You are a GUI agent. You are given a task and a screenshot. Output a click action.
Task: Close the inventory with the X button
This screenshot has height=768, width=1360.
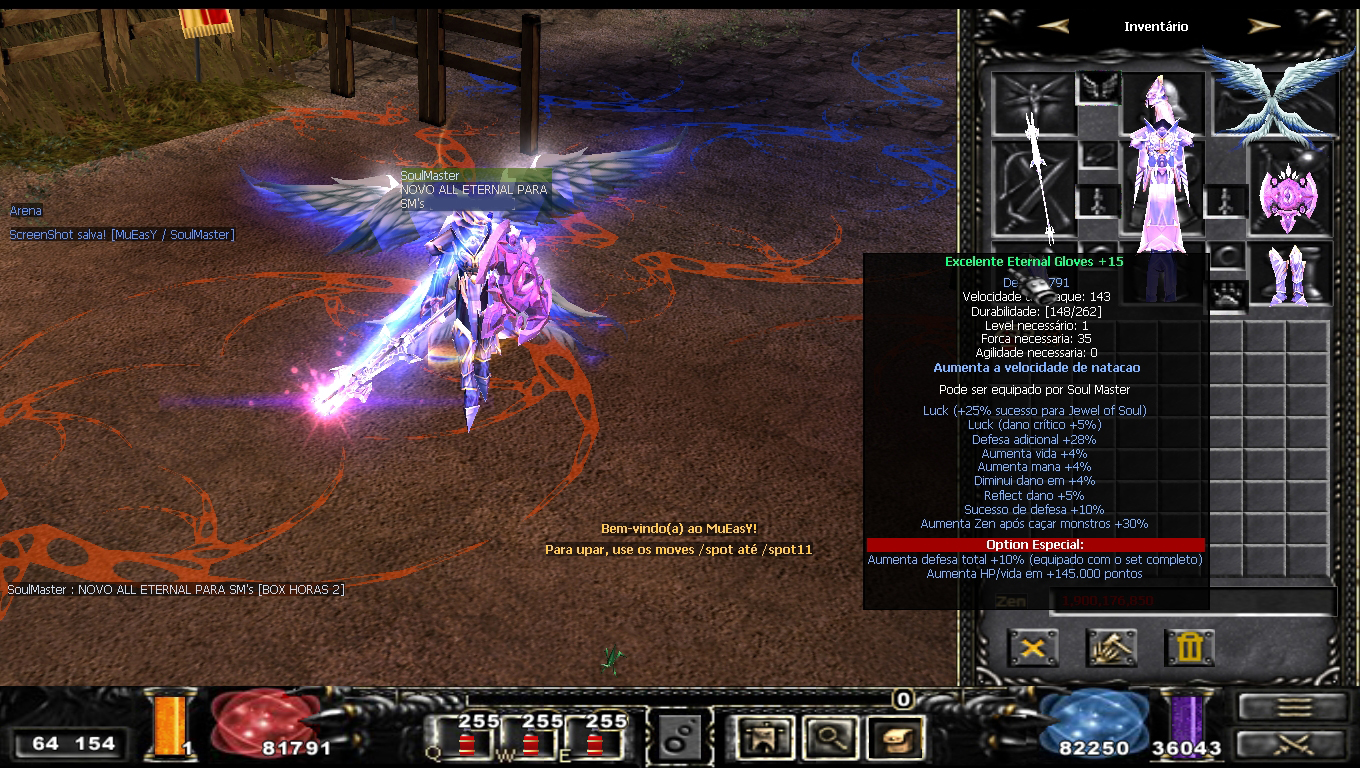[x=1033, y=648]
